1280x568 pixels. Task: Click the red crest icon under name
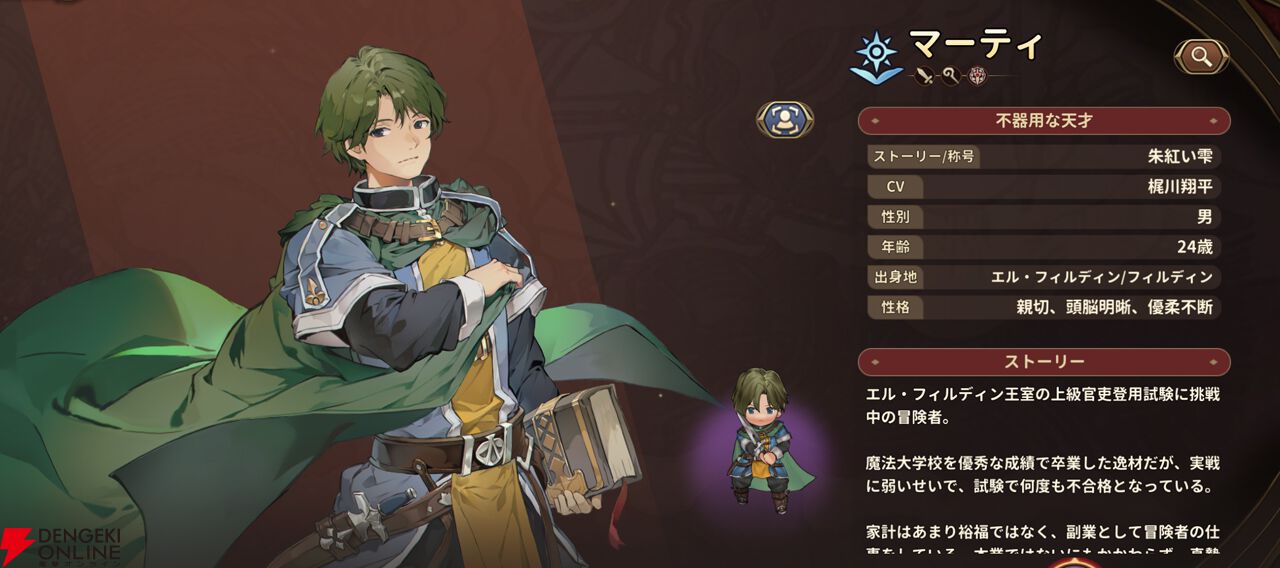(977, 75)
